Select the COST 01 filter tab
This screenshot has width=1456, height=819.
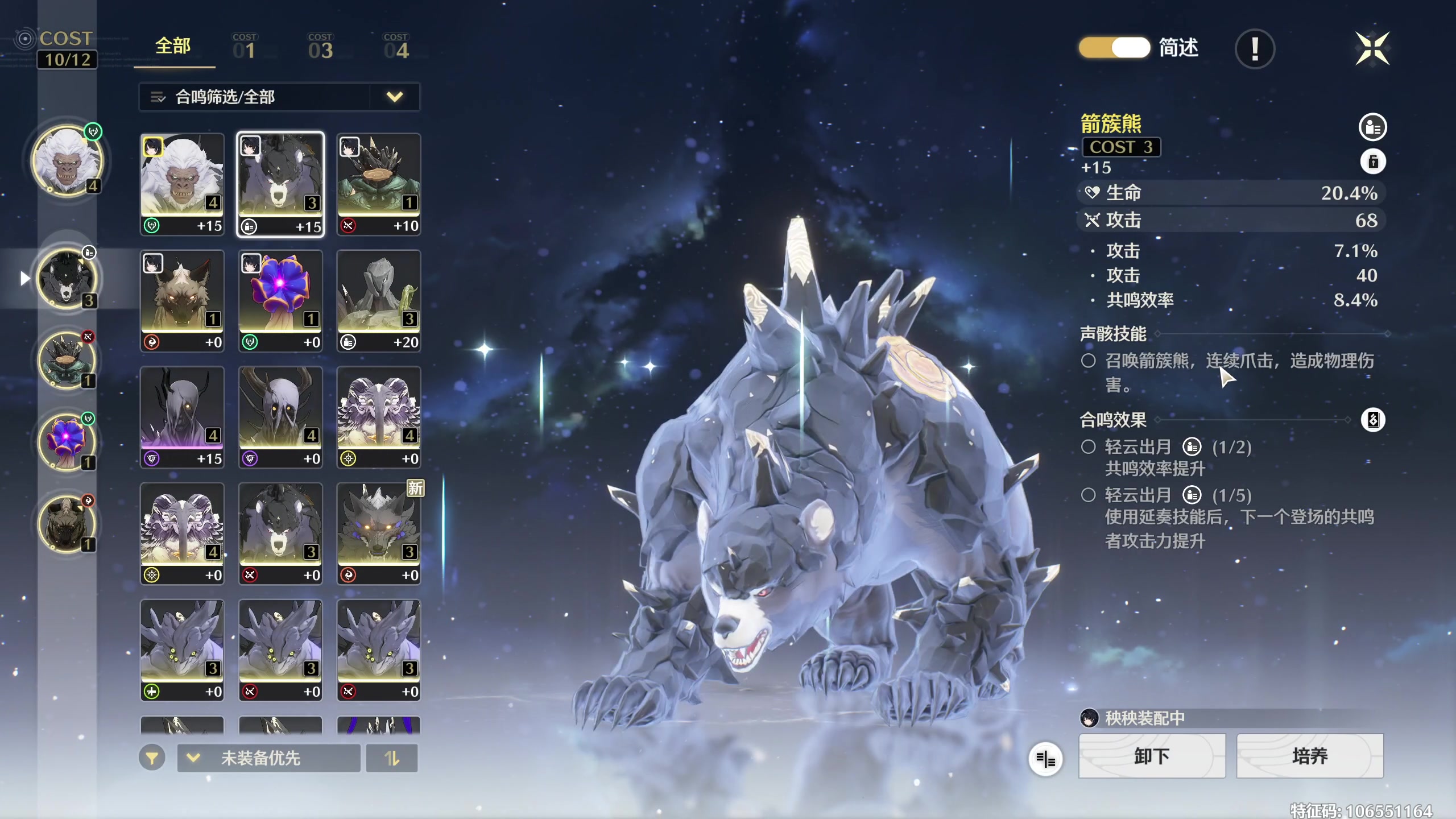(x=245, y=48)
